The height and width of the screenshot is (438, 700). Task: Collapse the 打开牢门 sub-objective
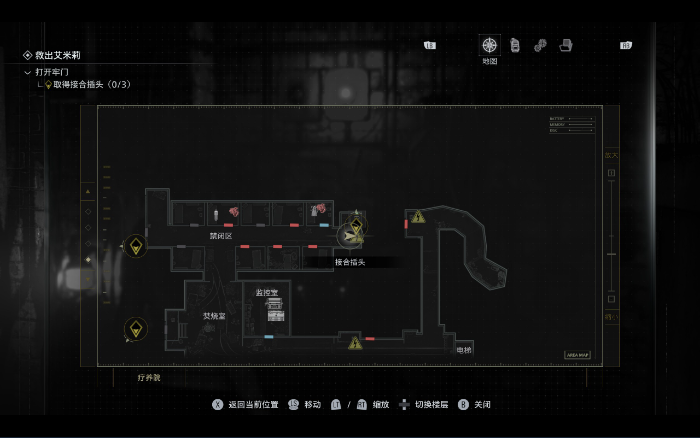[28, 72]
